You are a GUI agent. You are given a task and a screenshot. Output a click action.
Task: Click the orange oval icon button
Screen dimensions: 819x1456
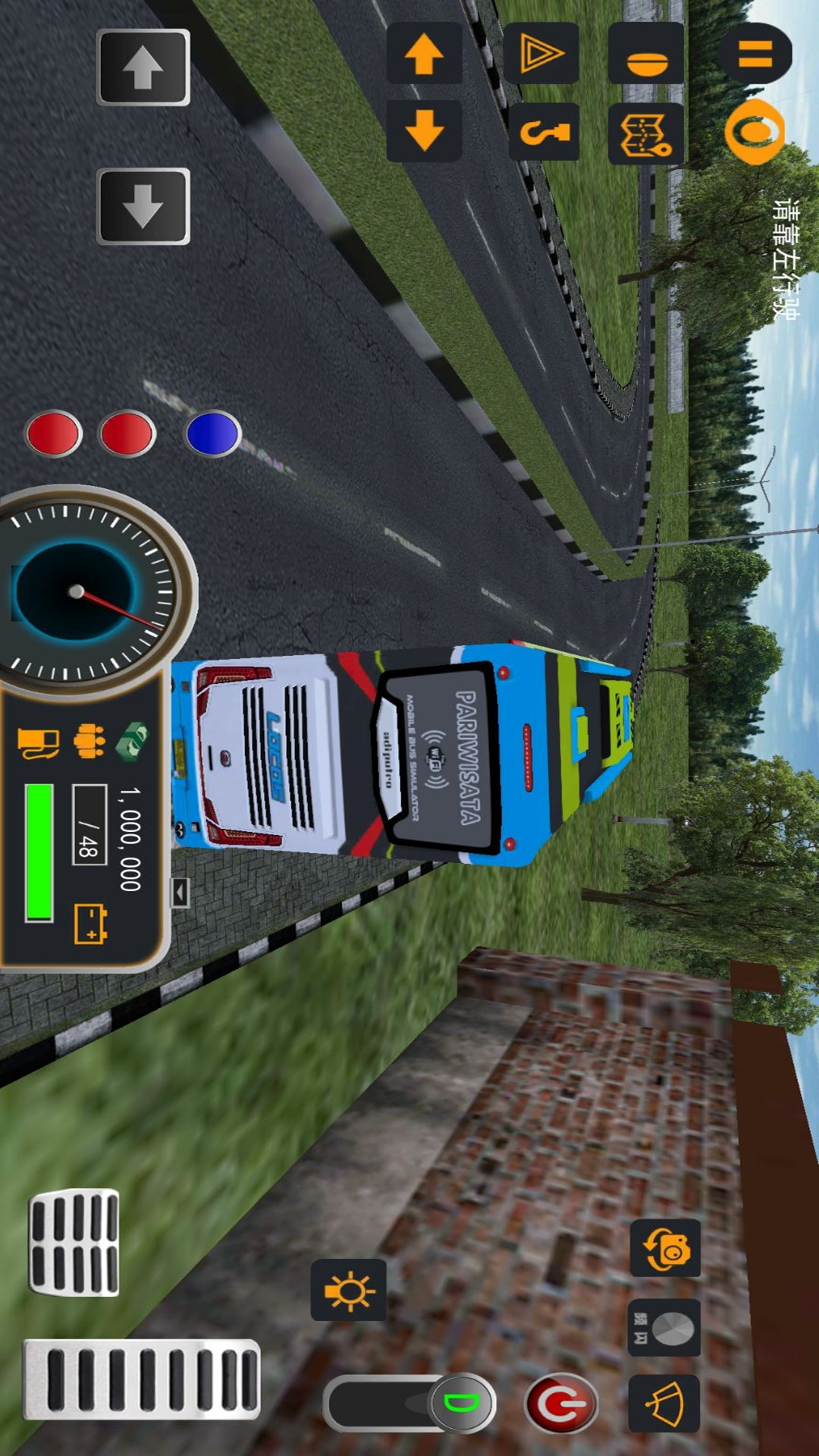646,55
